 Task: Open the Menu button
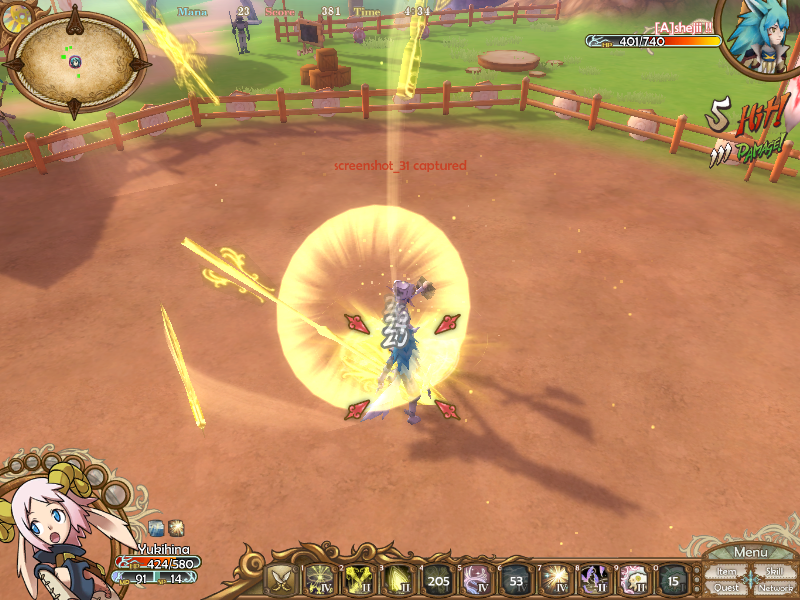[750, 552]
